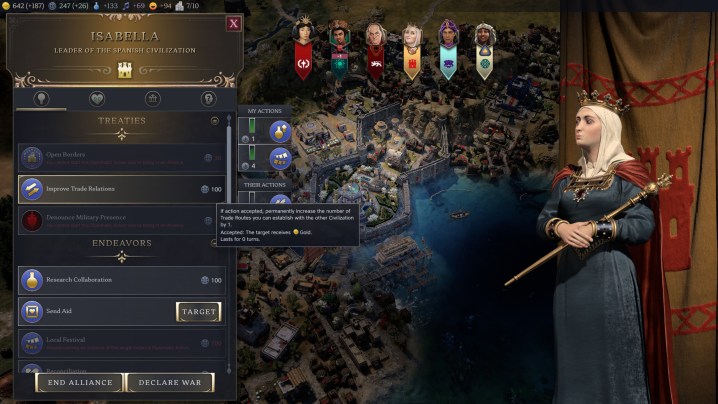Declare war on Isabella
Screen dimensions: 718x404
(170, 382)
